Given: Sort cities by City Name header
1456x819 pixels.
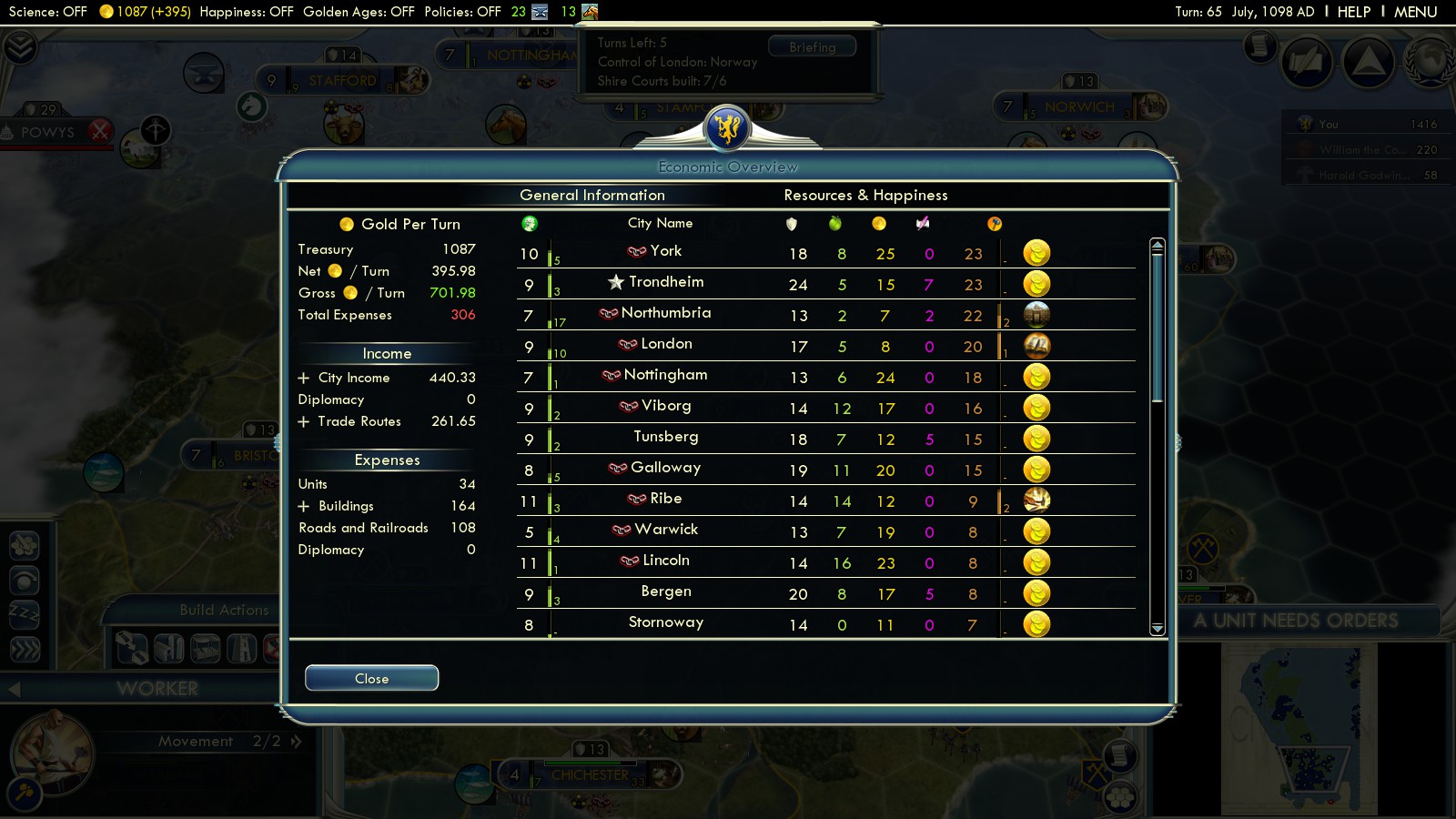Looking at the screenshot, I should point(660,223).
